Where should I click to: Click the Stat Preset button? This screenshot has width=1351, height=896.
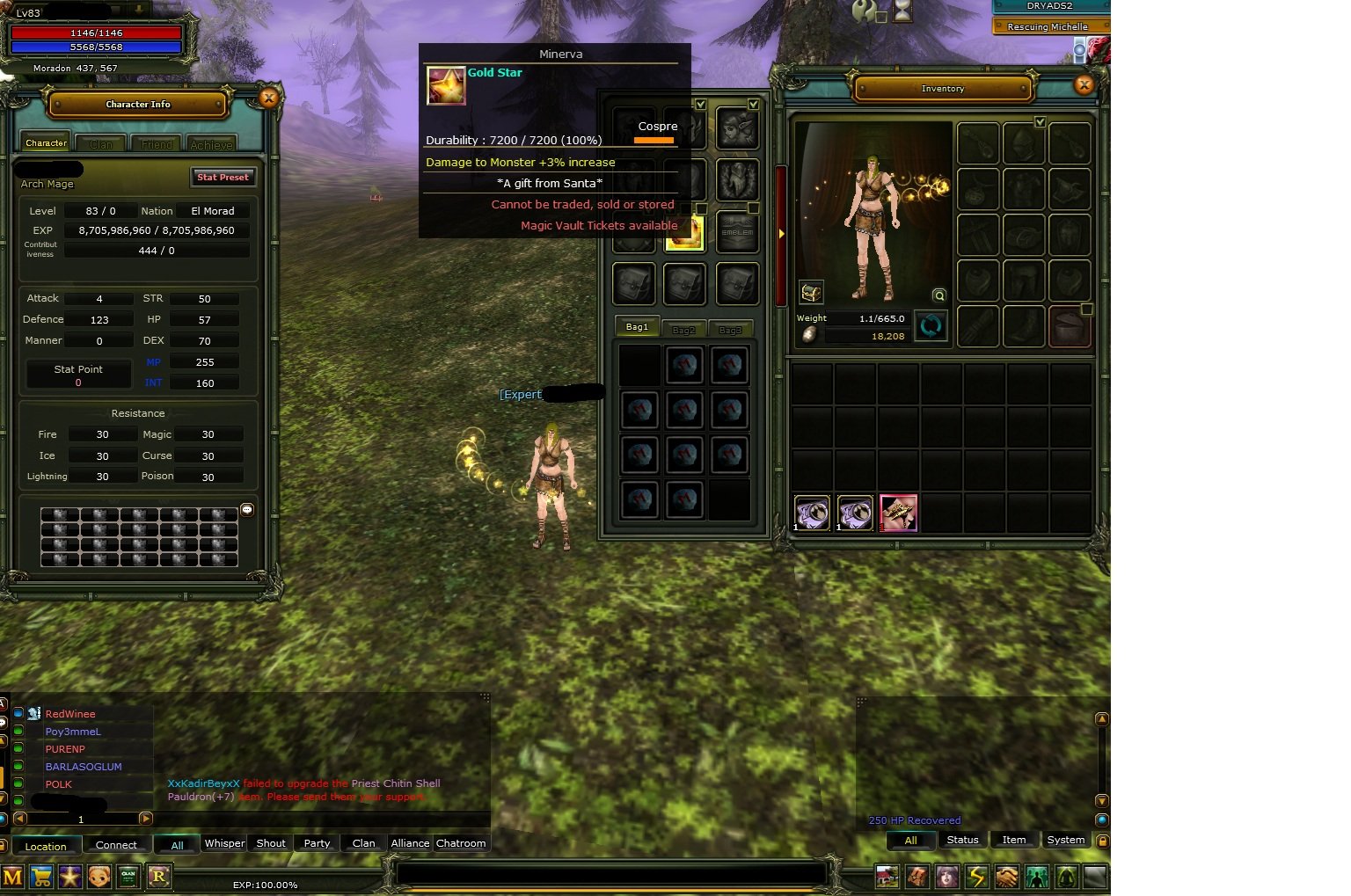223,177
